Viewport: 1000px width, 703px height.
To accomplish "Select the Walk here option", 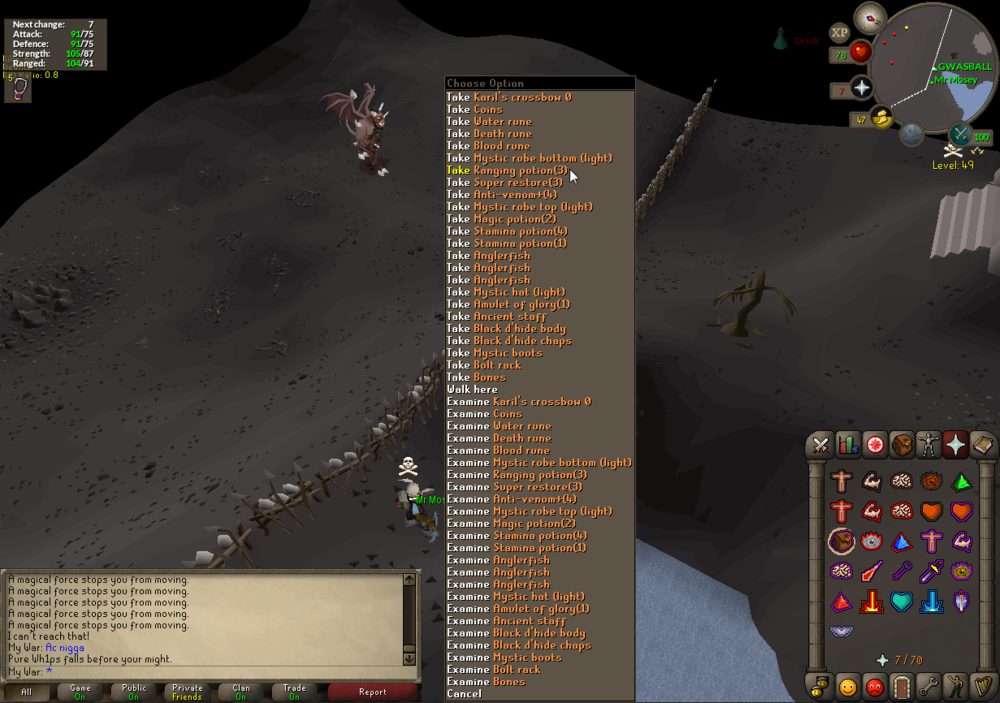I will click(472, 389).
